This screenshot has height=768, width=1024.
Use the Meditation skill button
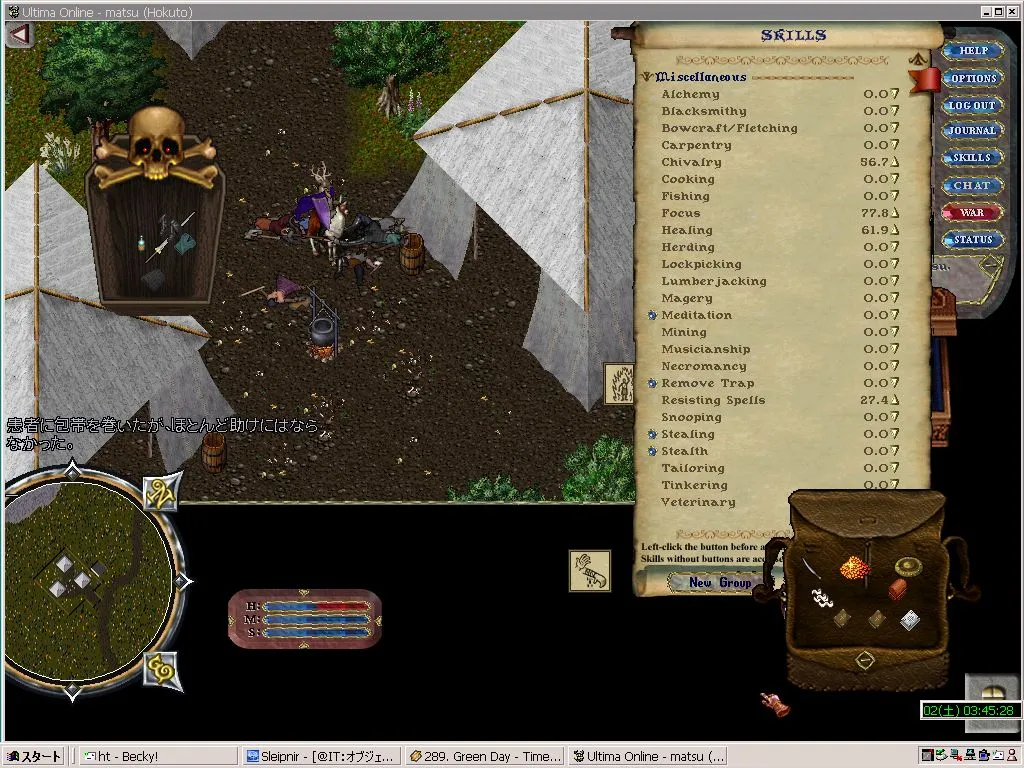[652, 316]
